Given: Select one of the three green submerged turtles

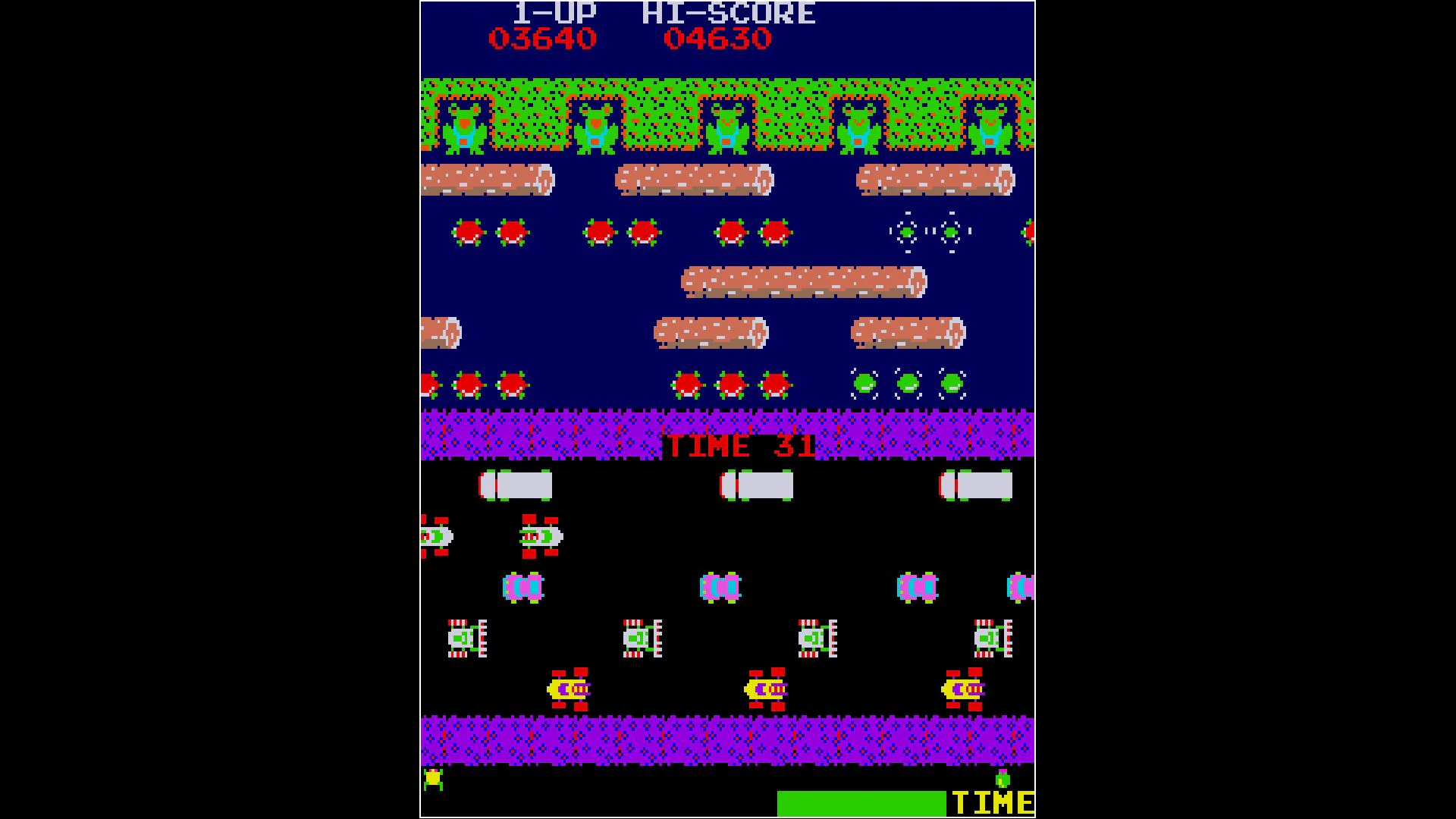Looking at the screenshot, I should [906, 383].
